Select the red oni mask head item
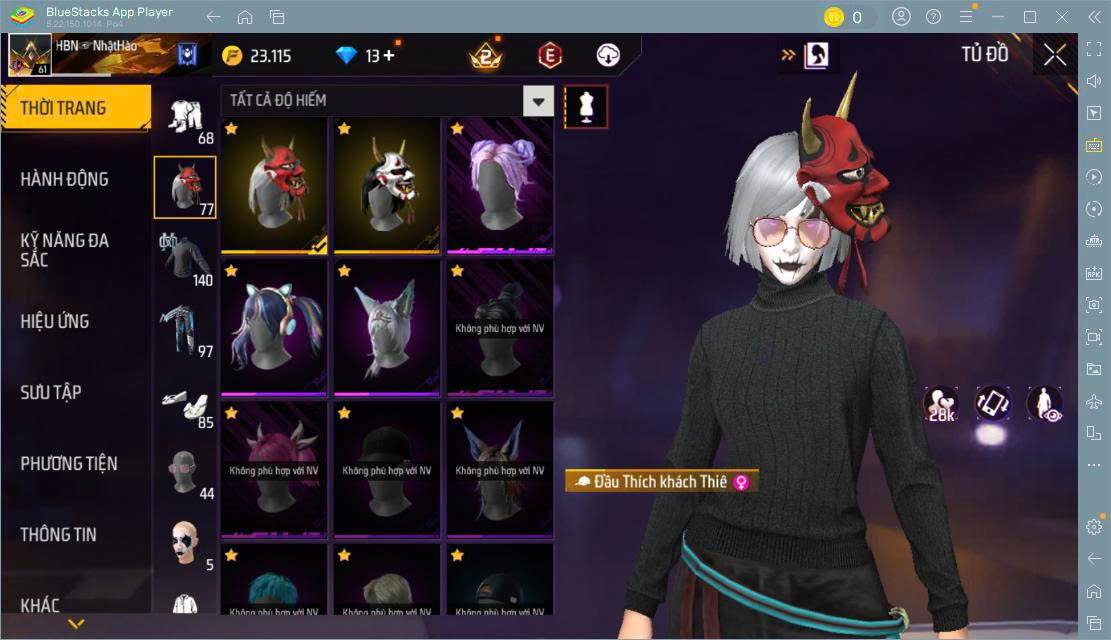This screenshot has width=1111, height=640. click(x=274, y=186)
